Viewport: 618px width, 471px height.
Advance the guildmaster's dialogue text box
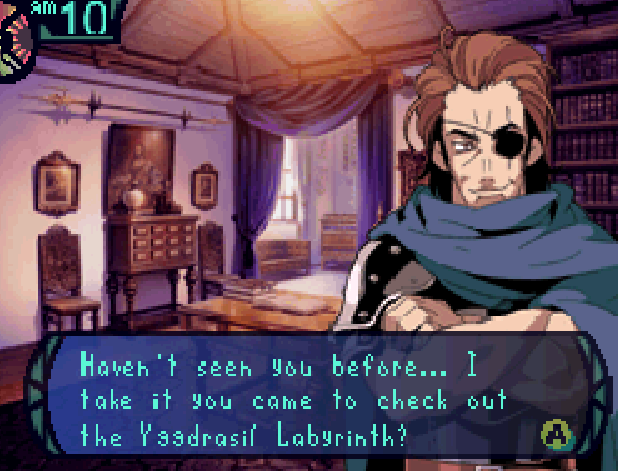[x=553, y=432]
